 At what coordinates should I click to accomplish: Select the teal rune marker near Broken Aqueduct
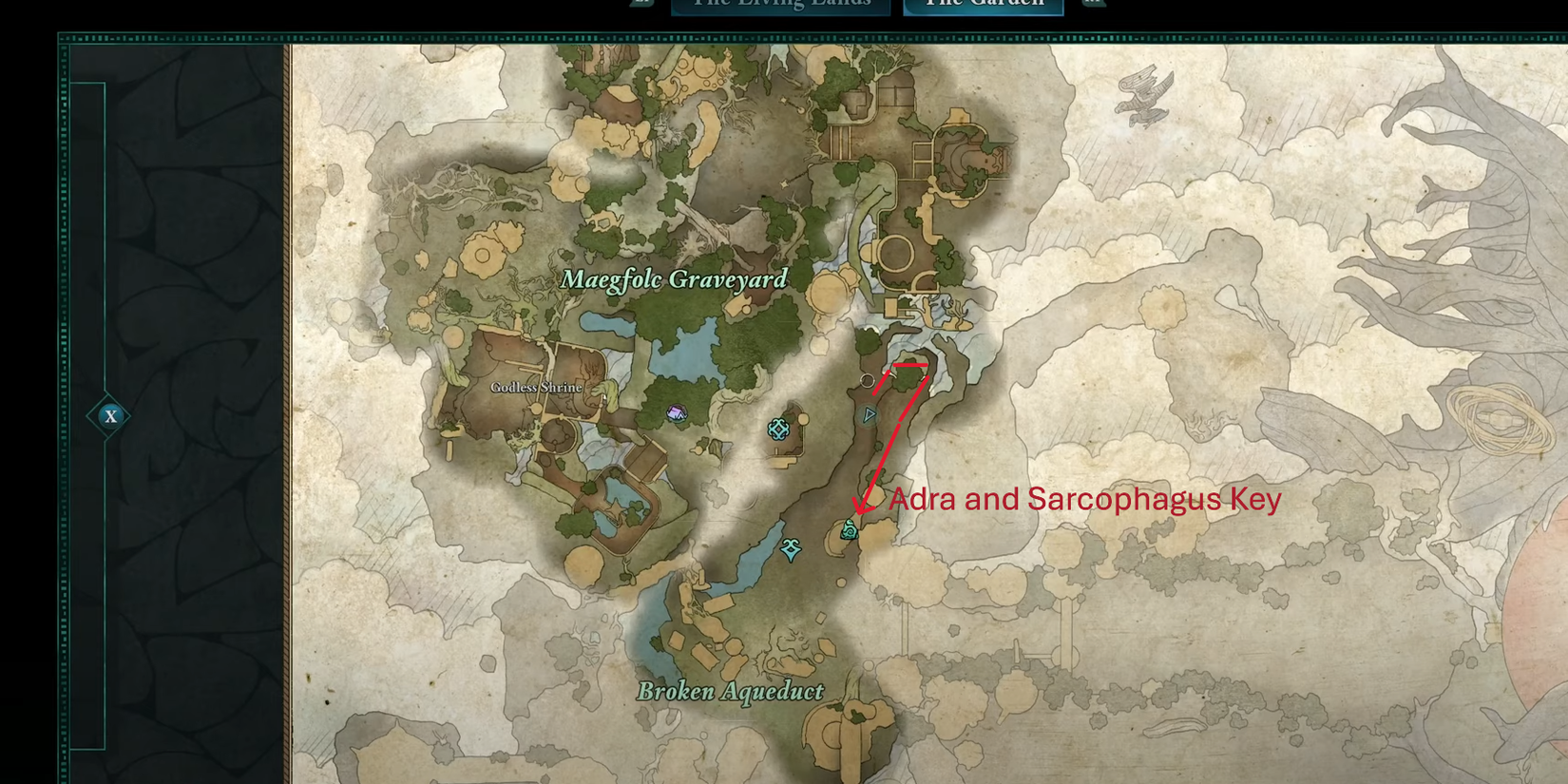[791, 548]
